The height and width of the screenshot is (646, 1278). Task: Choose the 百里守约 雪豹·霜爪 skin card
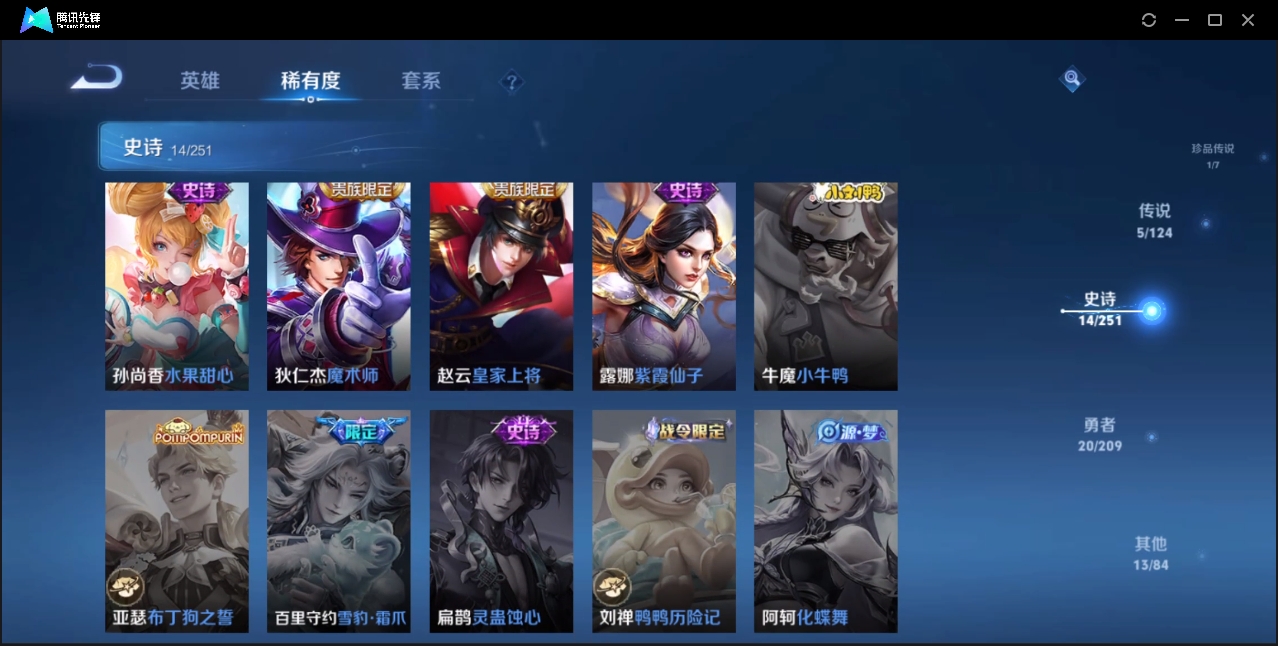click(x=339, y=521)
